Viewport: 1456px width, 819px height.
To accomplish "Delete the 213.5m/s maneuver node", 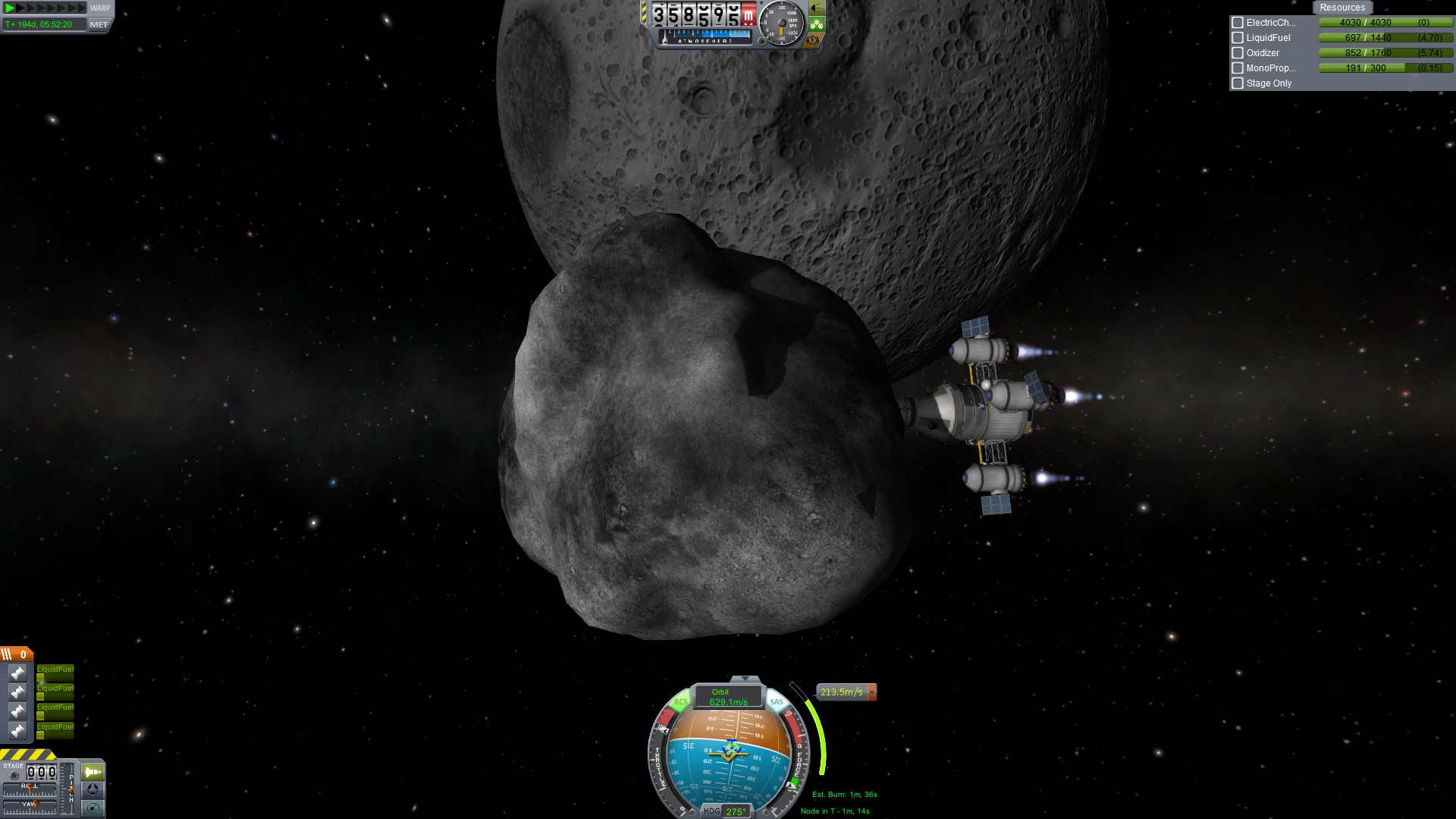I will coord(871,692).
